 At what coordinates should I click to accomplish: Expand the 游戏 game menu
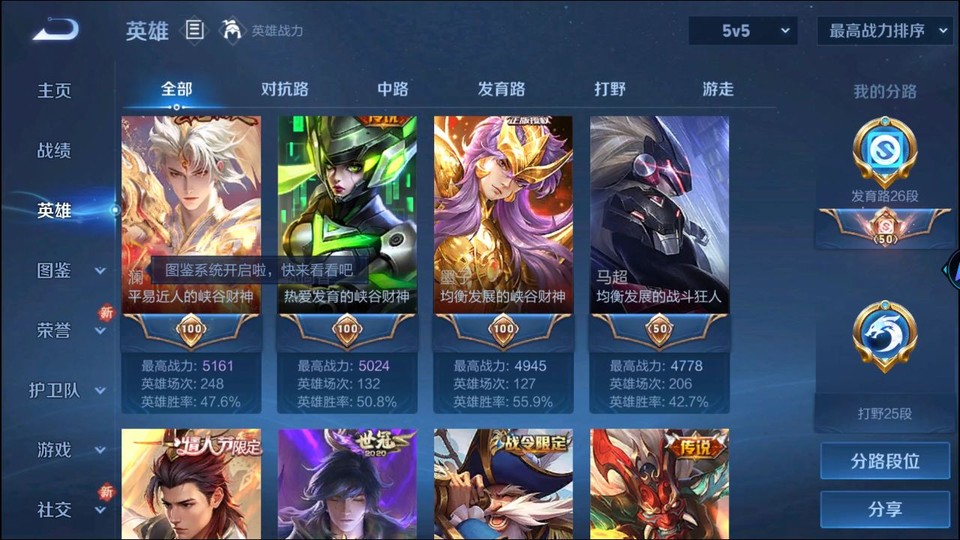coord(68,450)
